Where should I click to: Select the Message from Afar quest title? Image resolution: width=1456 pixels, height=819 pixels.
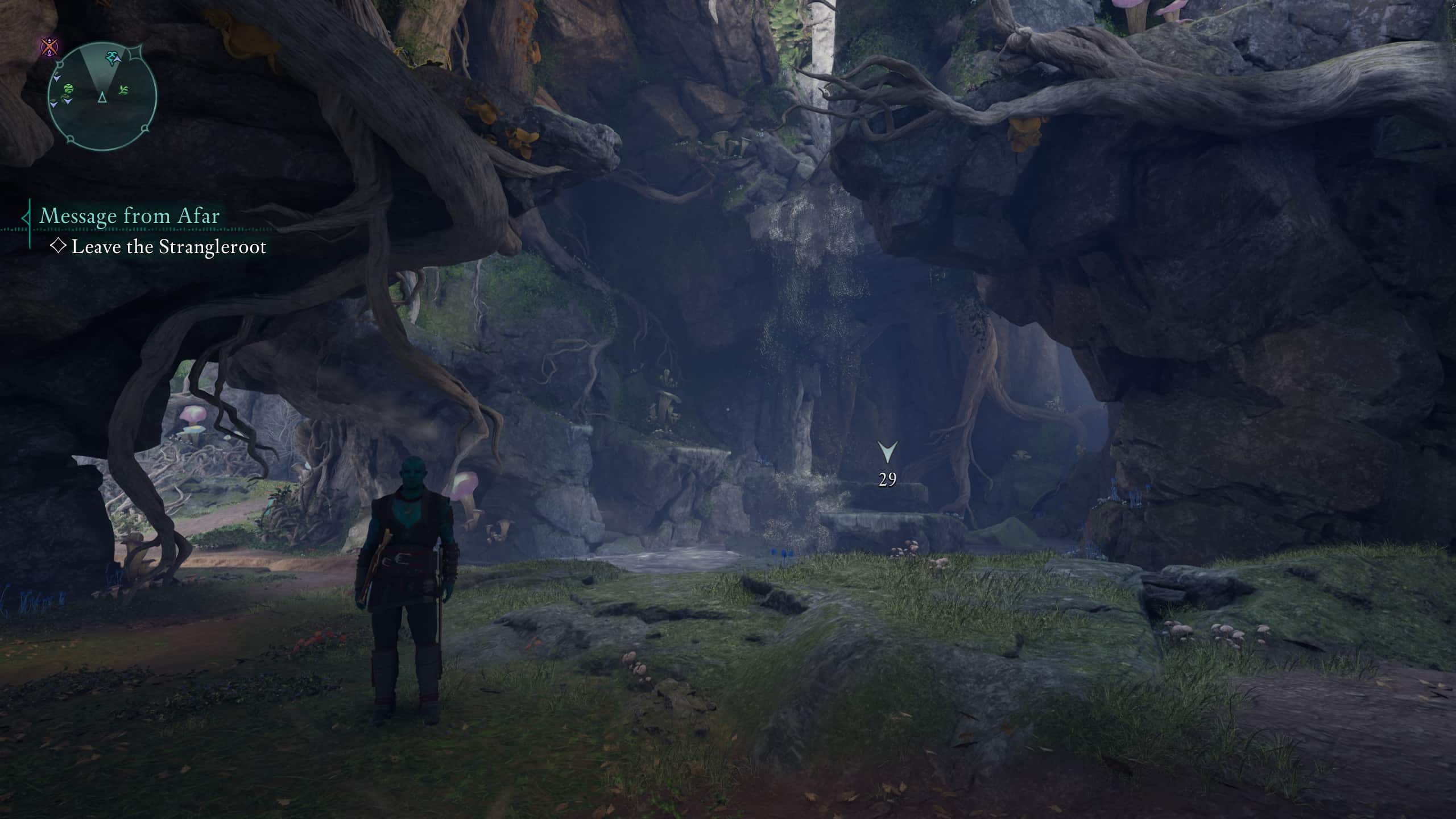130,216
